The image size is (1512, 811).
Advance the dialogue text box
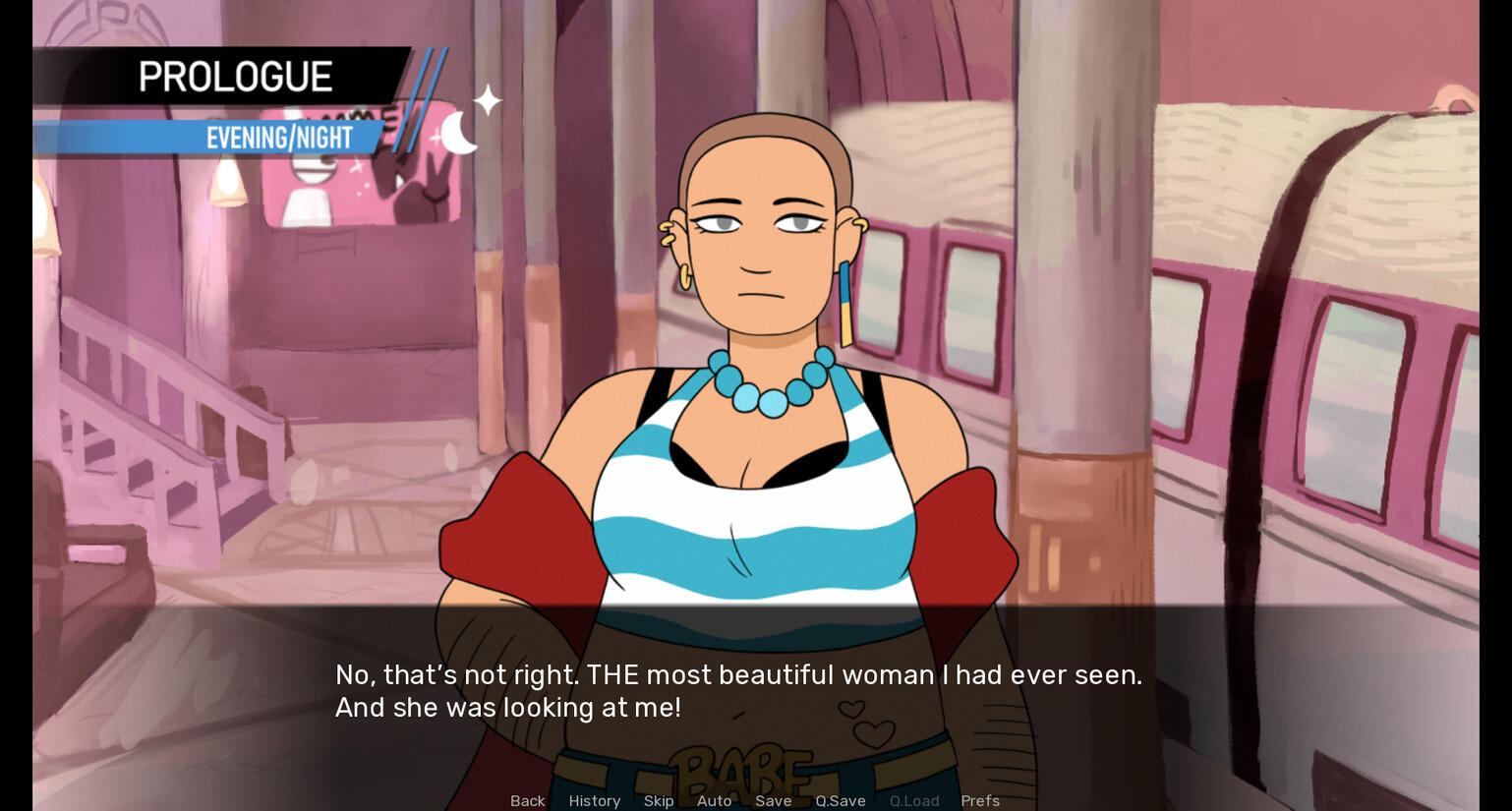coord(737,691)
